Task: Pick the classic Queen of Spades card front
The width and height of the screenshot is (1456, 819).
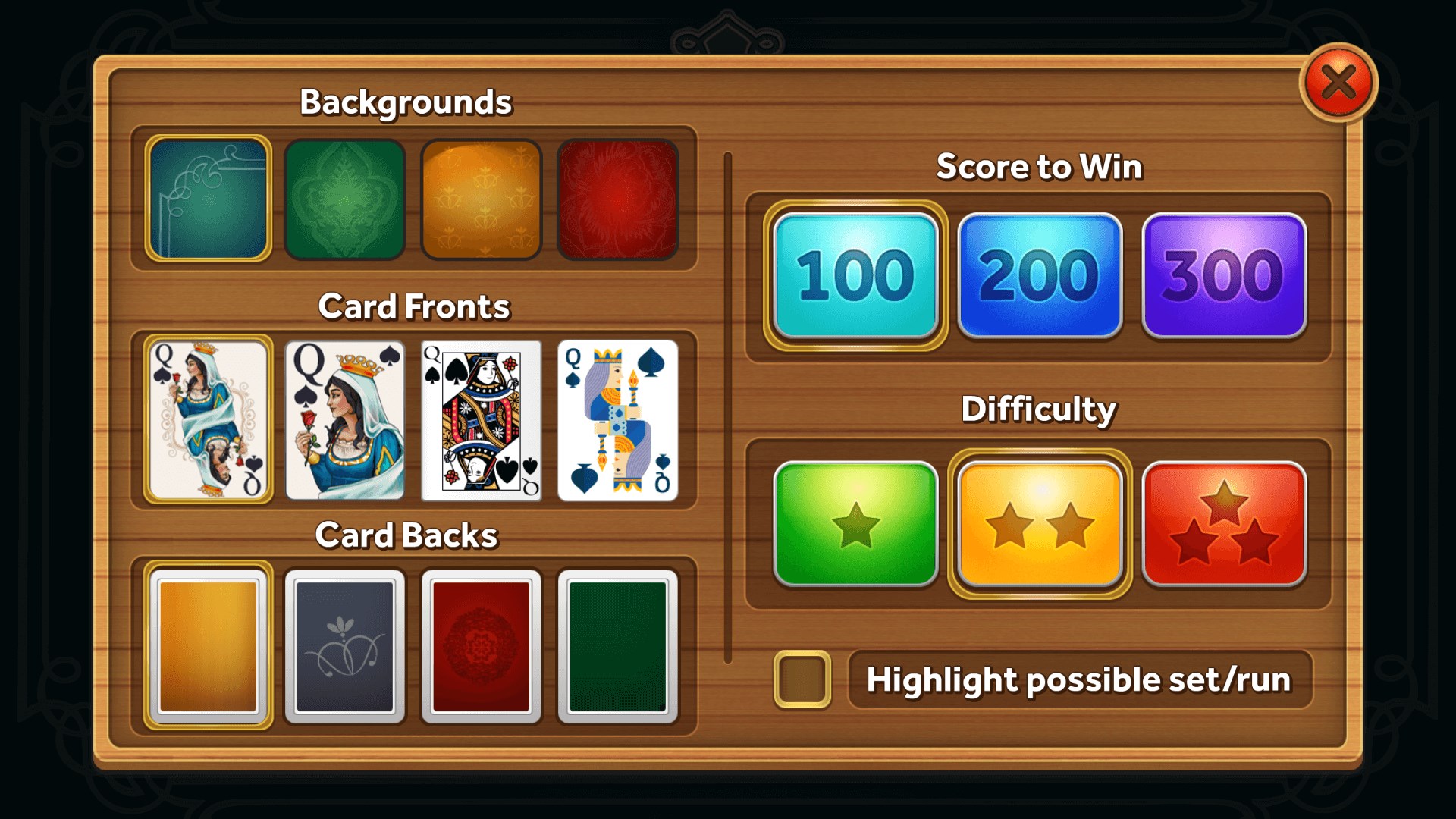Action: (x=482, y=418)
